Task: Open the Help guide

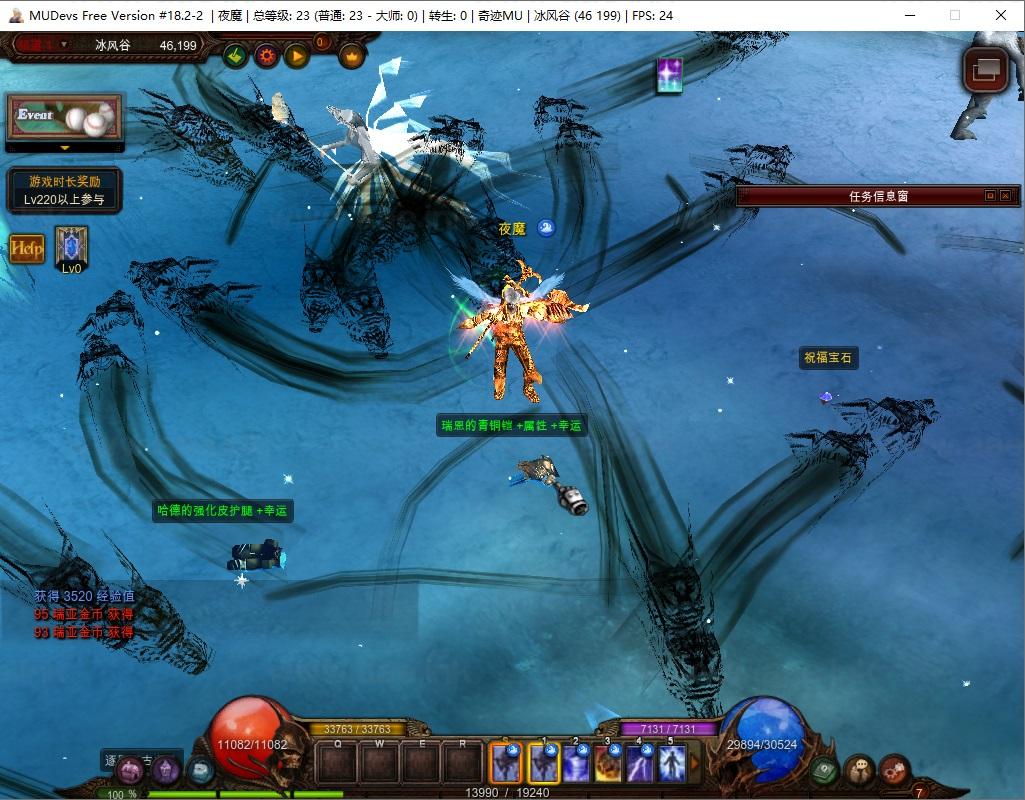Action: (x=27, y=248)
